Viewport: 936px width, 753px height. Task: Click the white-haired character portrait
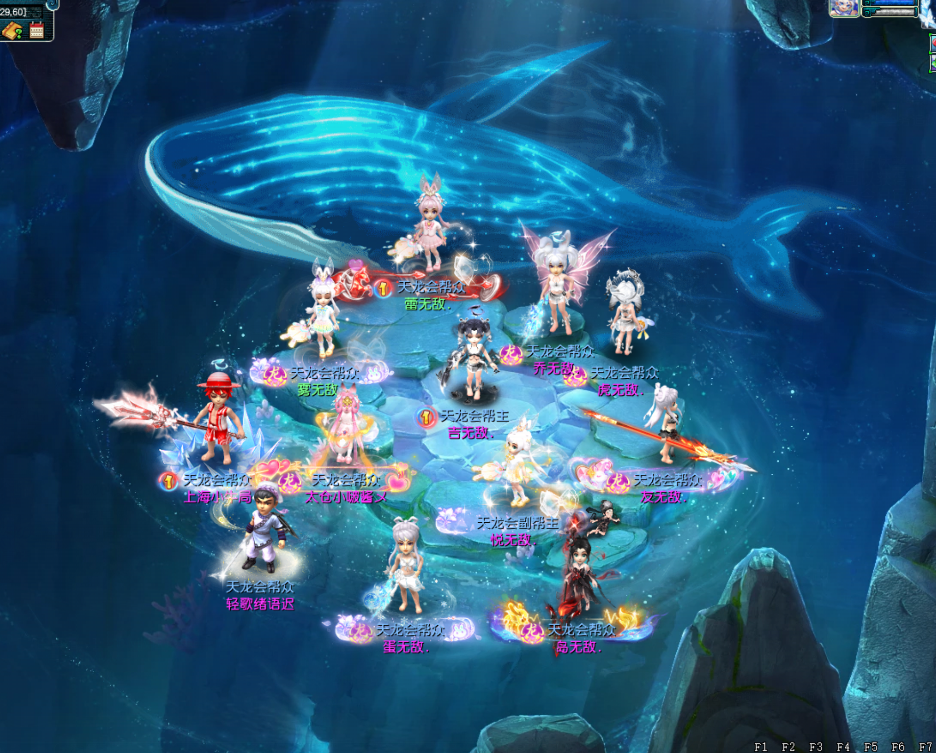pyautogui.click(x=843, y=8)
